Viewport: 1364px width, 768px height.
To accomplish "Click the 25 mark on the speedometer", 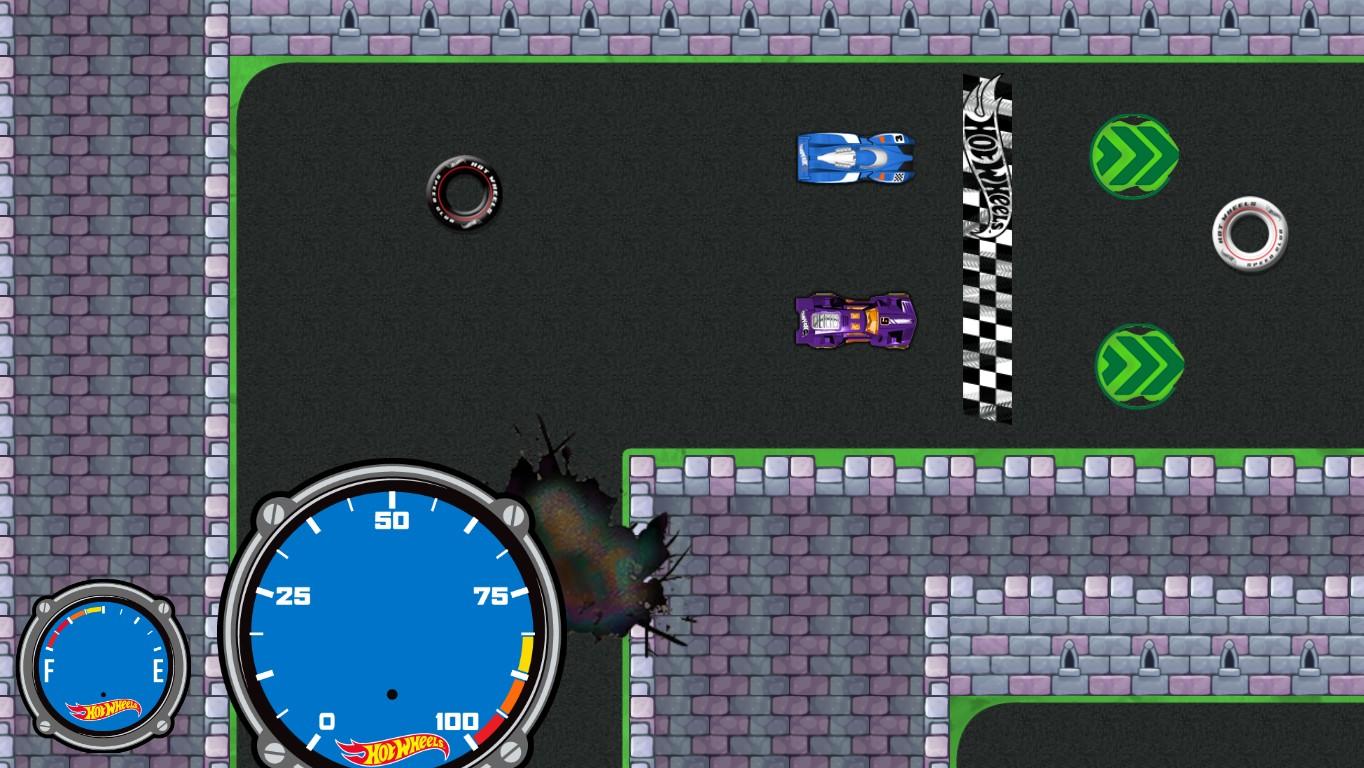I will pyautogui.click(x=292, y=594).
